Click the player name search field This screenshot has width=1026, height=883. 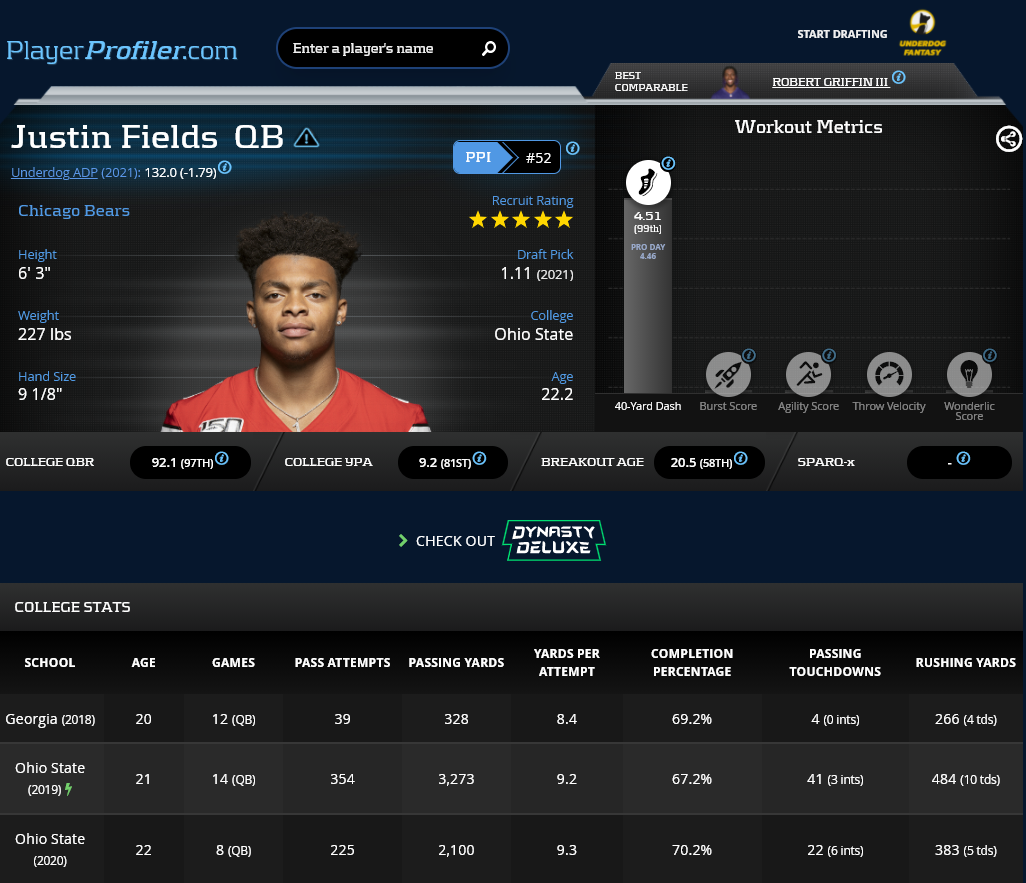pyautogui.click(x=378, y=48)
